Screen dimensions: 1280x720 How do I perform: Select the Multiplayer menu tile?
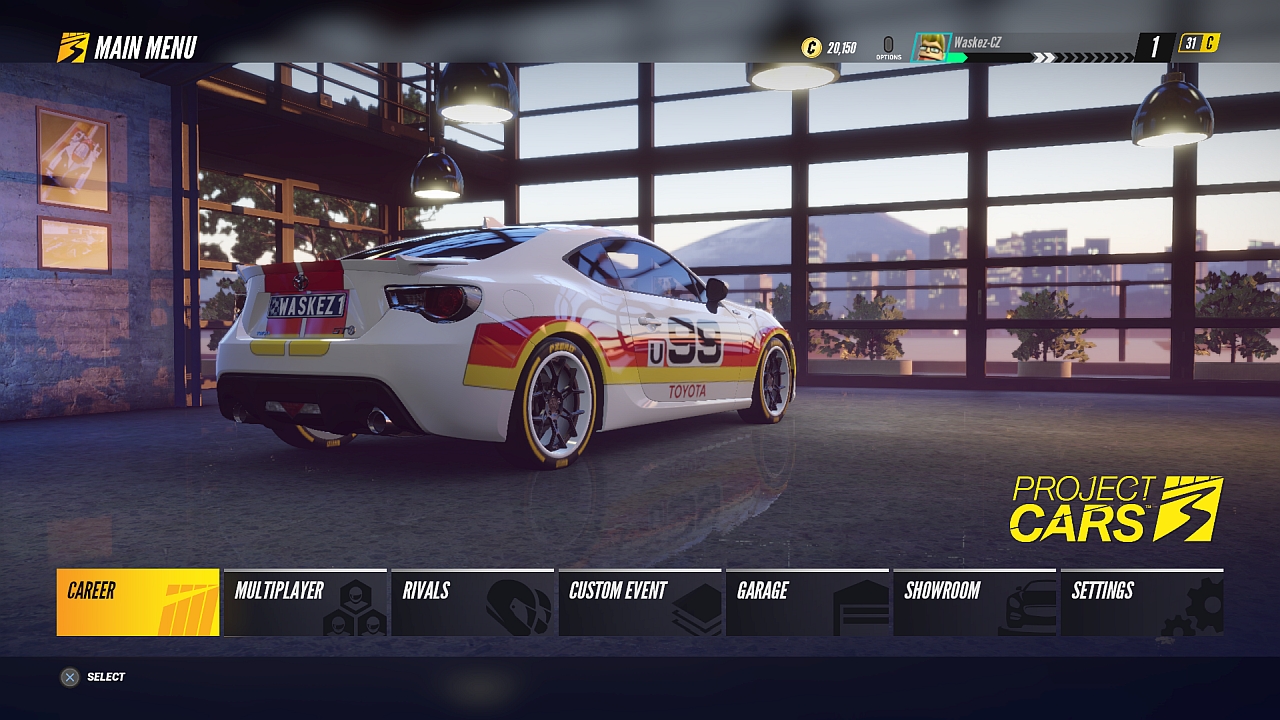[x=305, y=602]
